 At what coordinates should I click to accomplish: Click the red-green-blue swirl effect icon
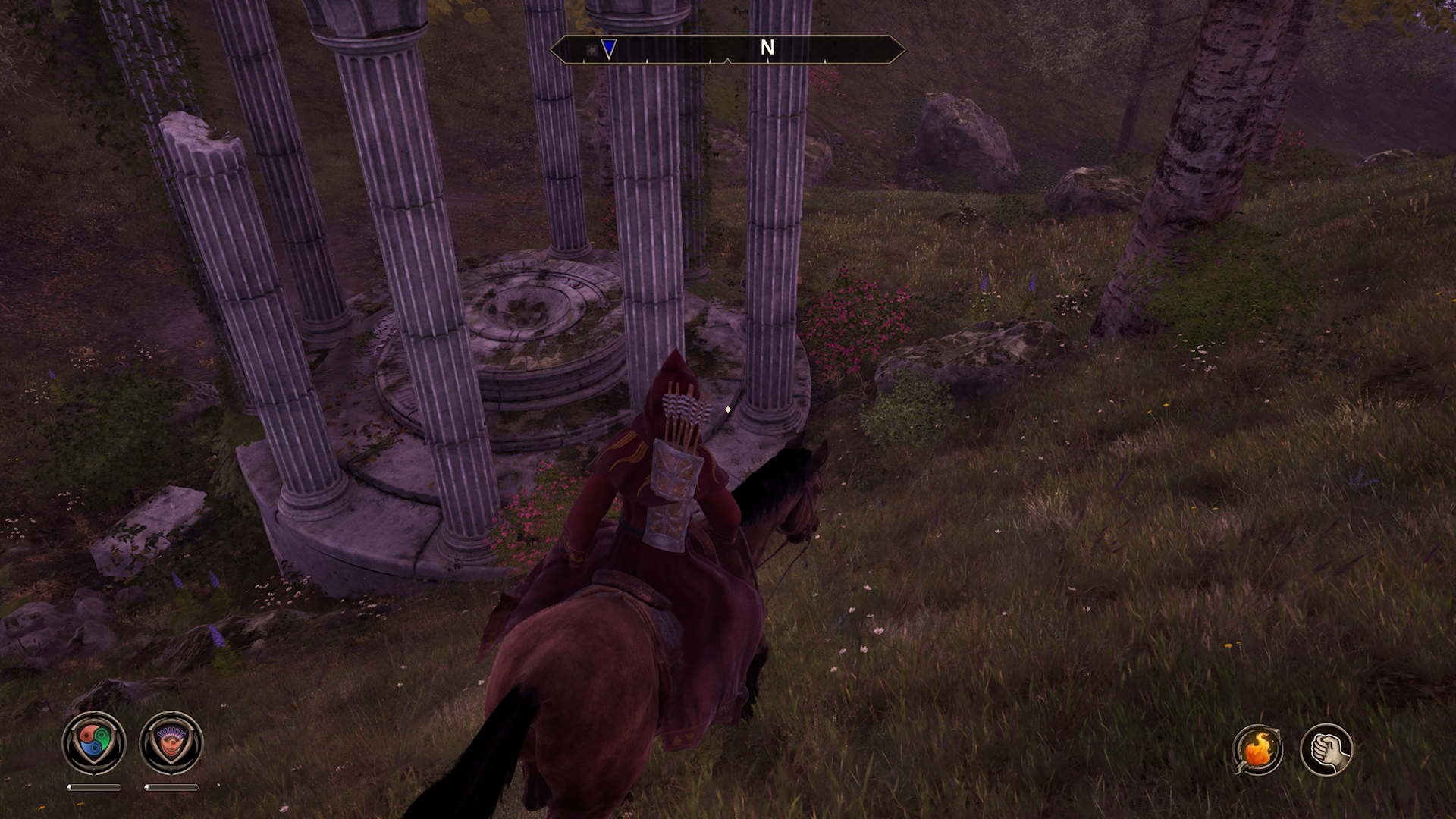93,743
